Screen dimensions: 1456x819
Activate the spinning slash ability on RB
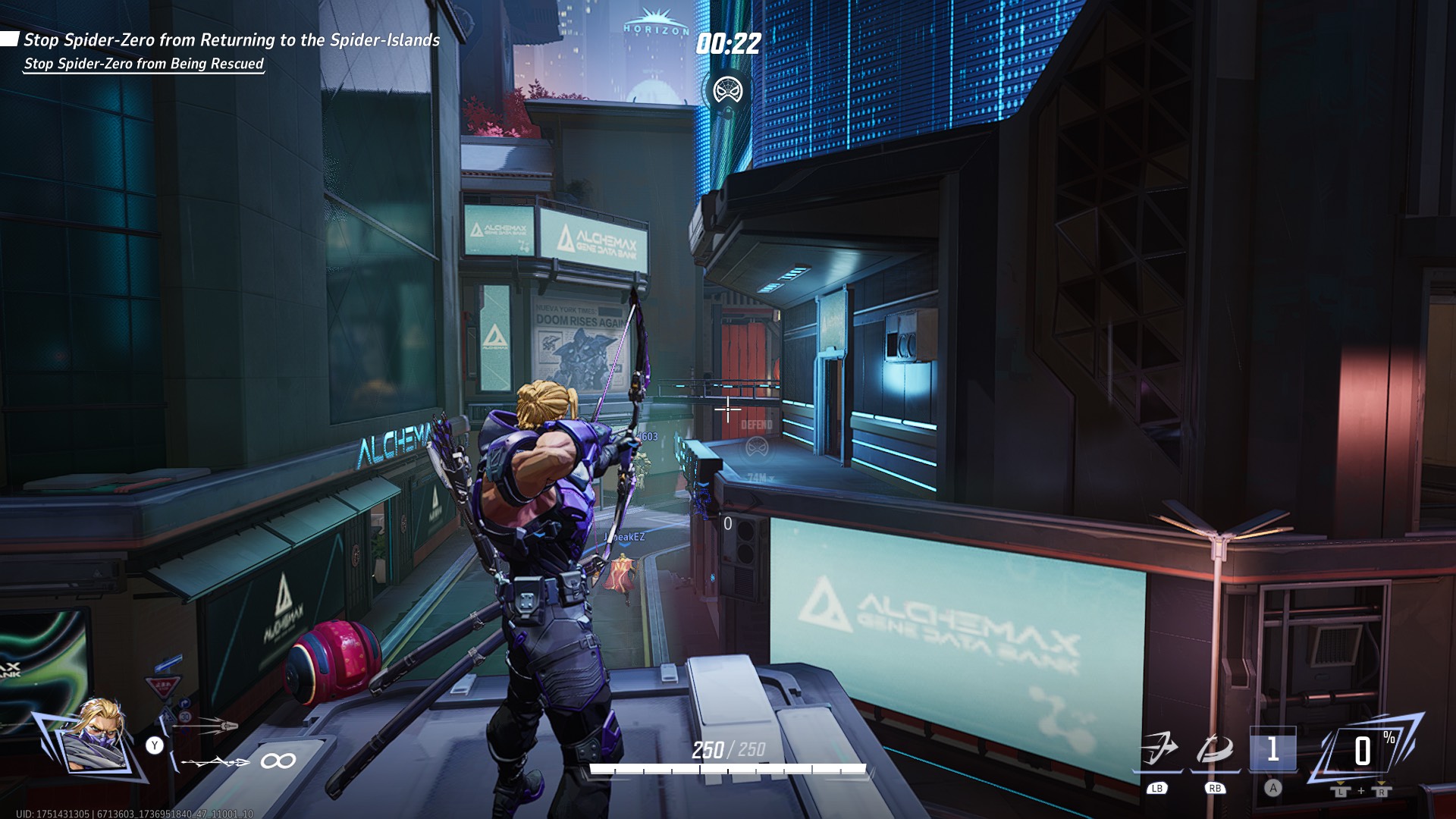coord(1214,751)
